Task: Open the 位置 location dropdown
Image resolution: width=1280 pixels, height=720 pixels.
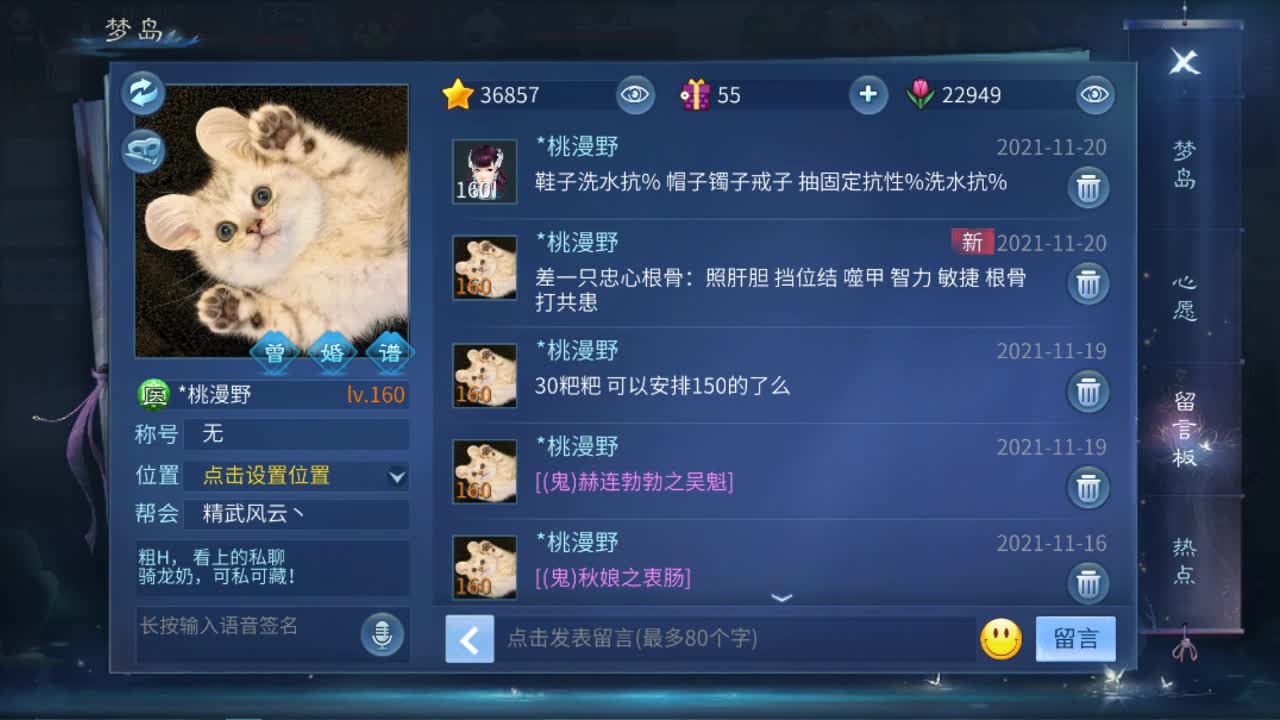Action: coord(280,477)
